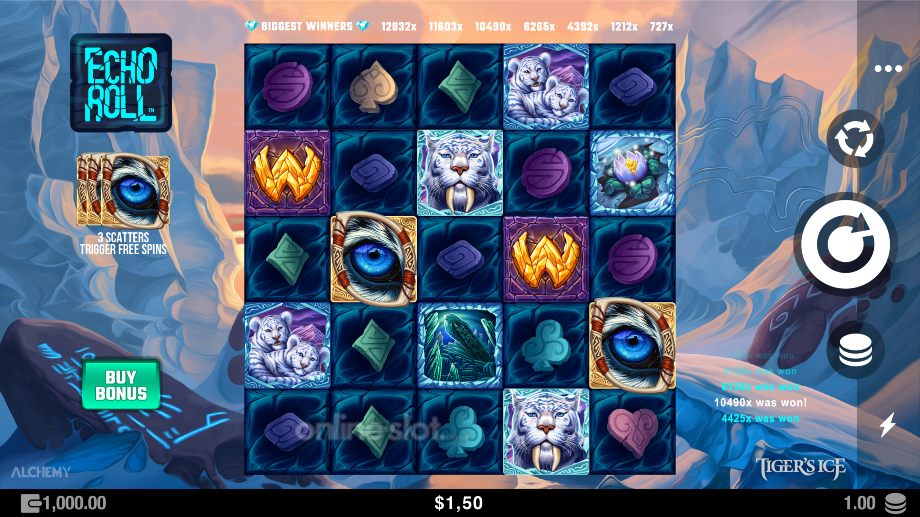Open the Echo Roll feature info

point(121,84)
